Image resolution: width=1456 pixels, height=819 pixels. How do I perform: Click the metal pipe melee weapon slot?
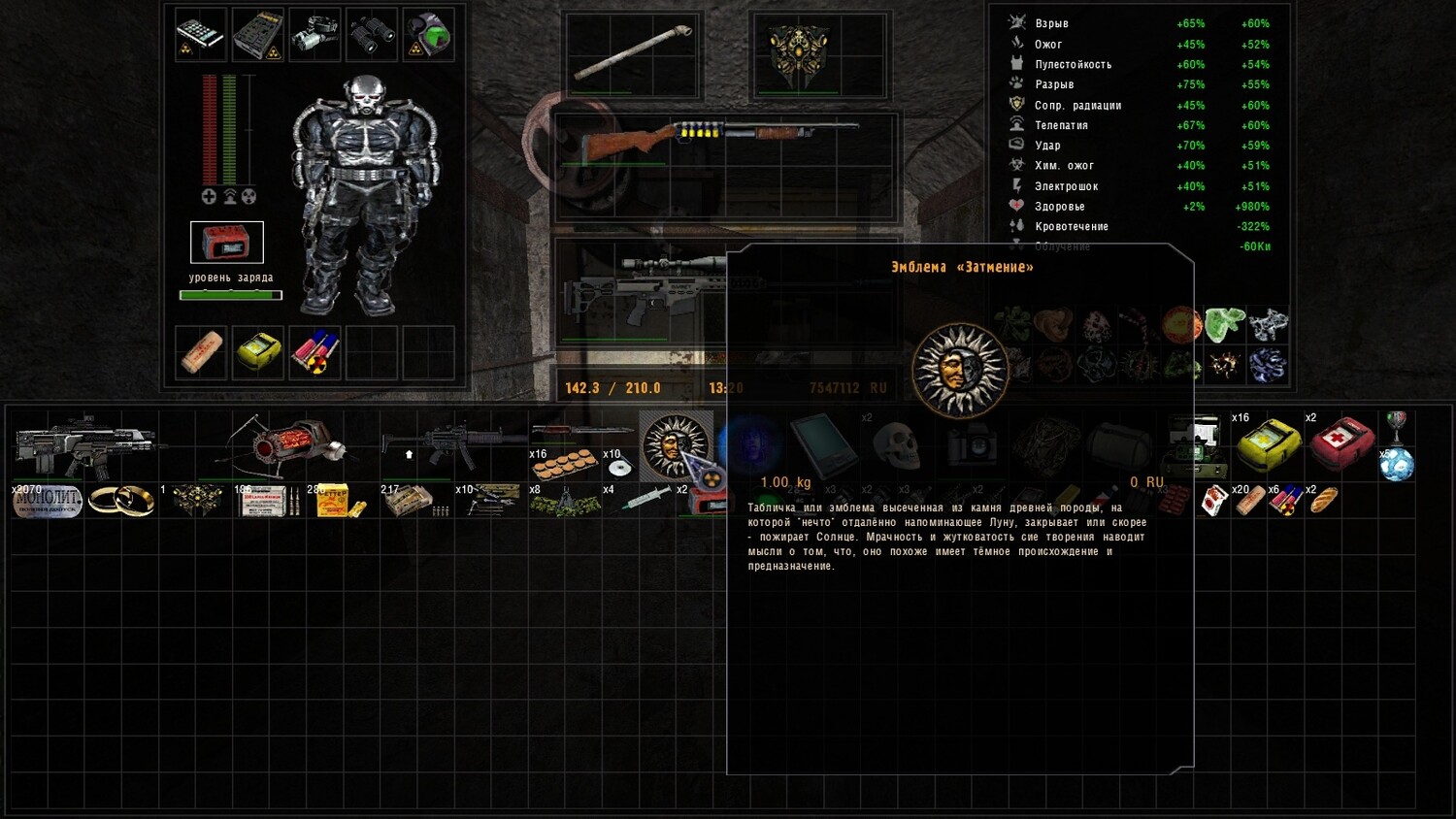[633, 50]
